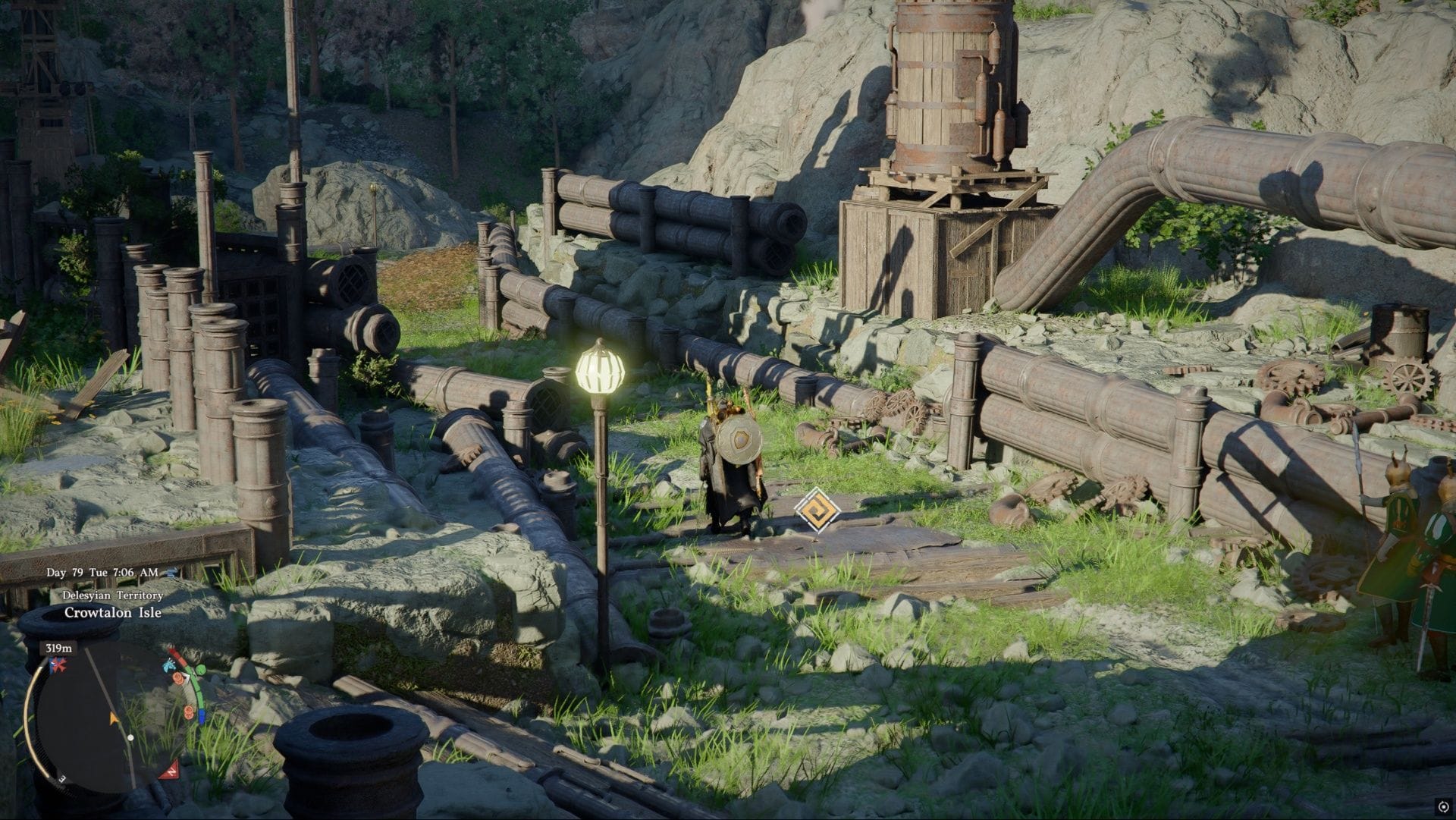The image size is (1456, 820).
Task: Select the blue creature portrait beside the minimap
Action: (168, 667)
